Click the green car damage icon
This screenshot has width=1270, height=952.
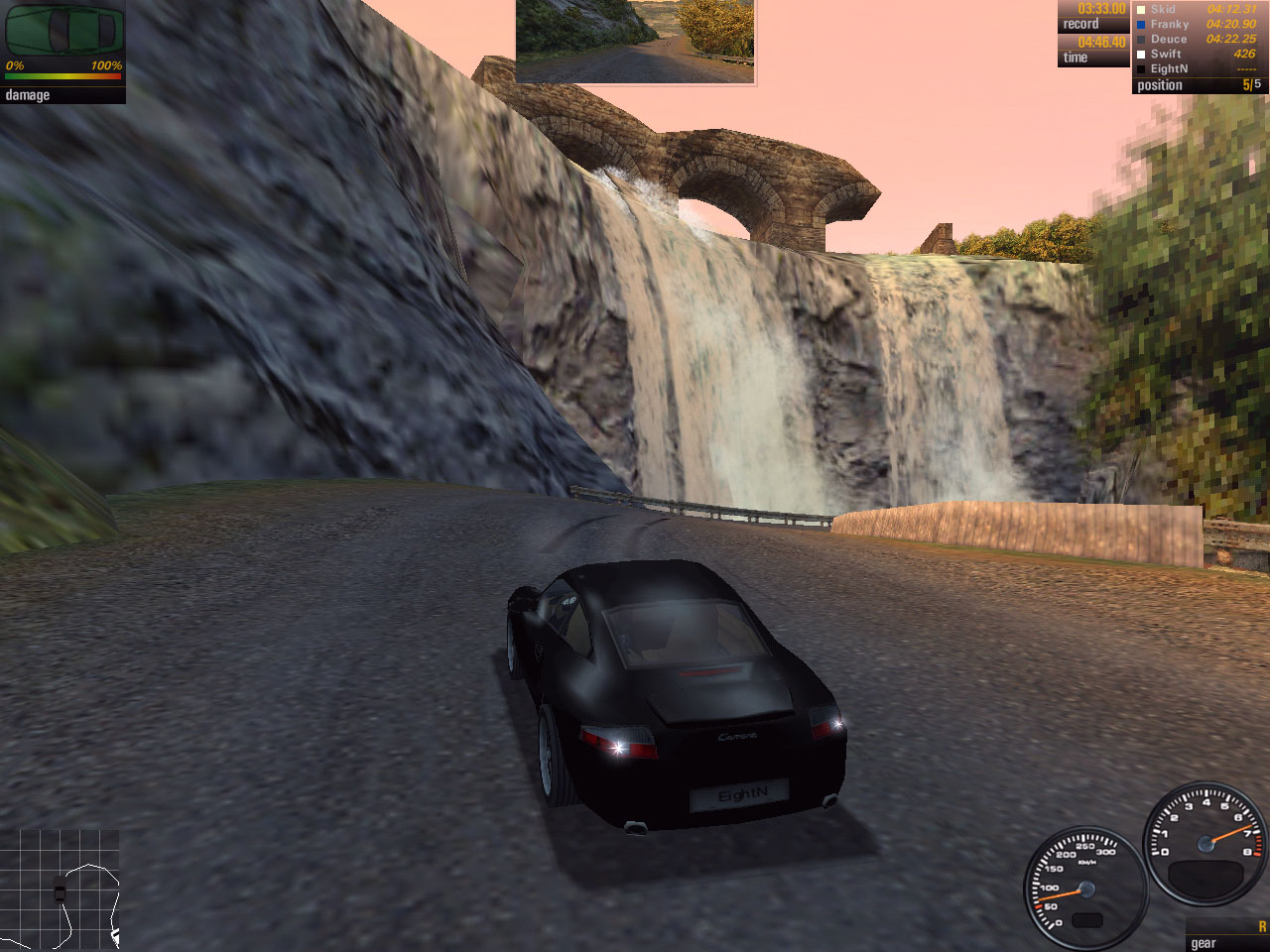63,30
